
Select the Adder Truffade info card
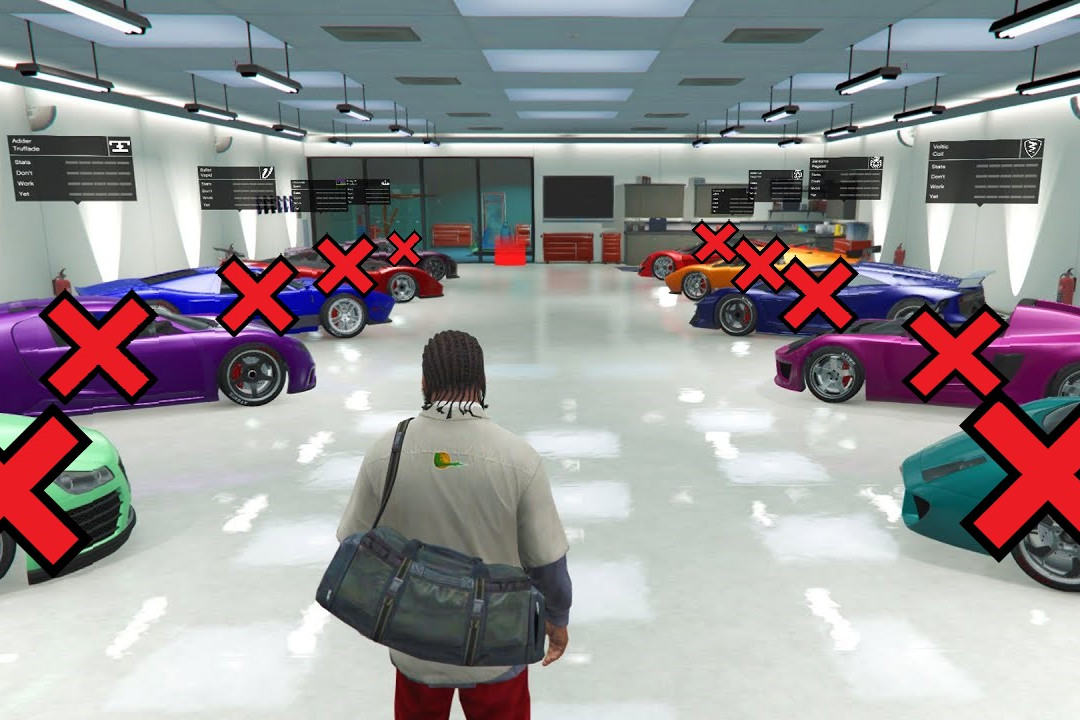coord(71,168)
